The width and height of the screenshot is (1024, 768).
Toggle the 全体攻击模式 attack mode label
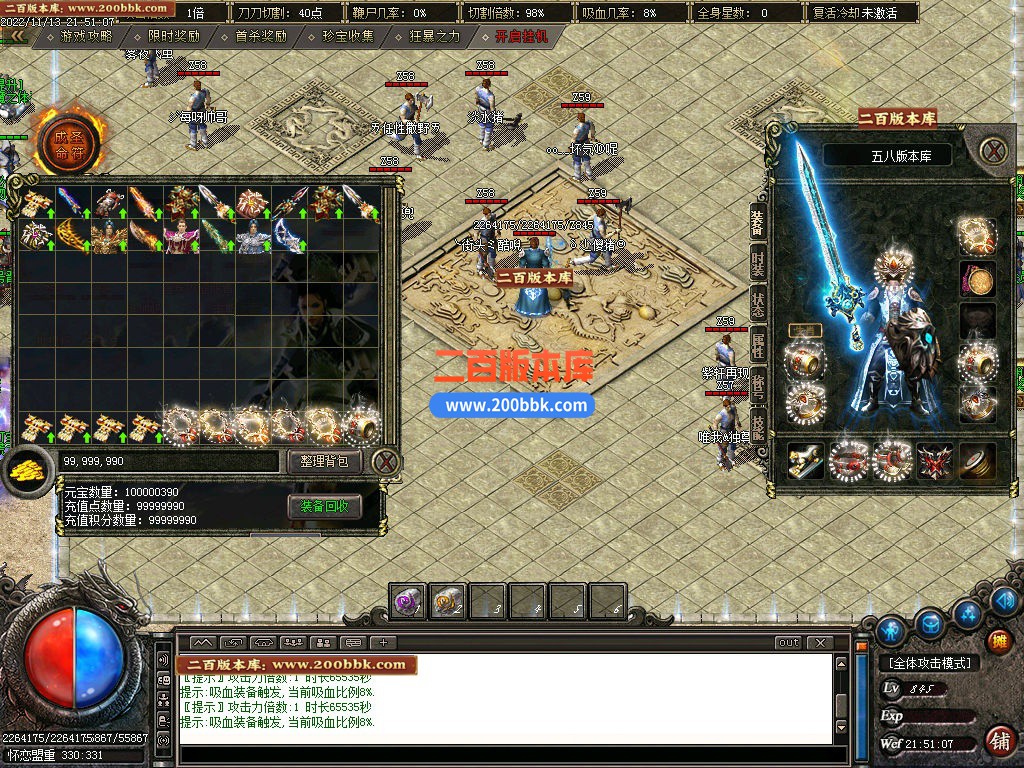click(930, 662)
